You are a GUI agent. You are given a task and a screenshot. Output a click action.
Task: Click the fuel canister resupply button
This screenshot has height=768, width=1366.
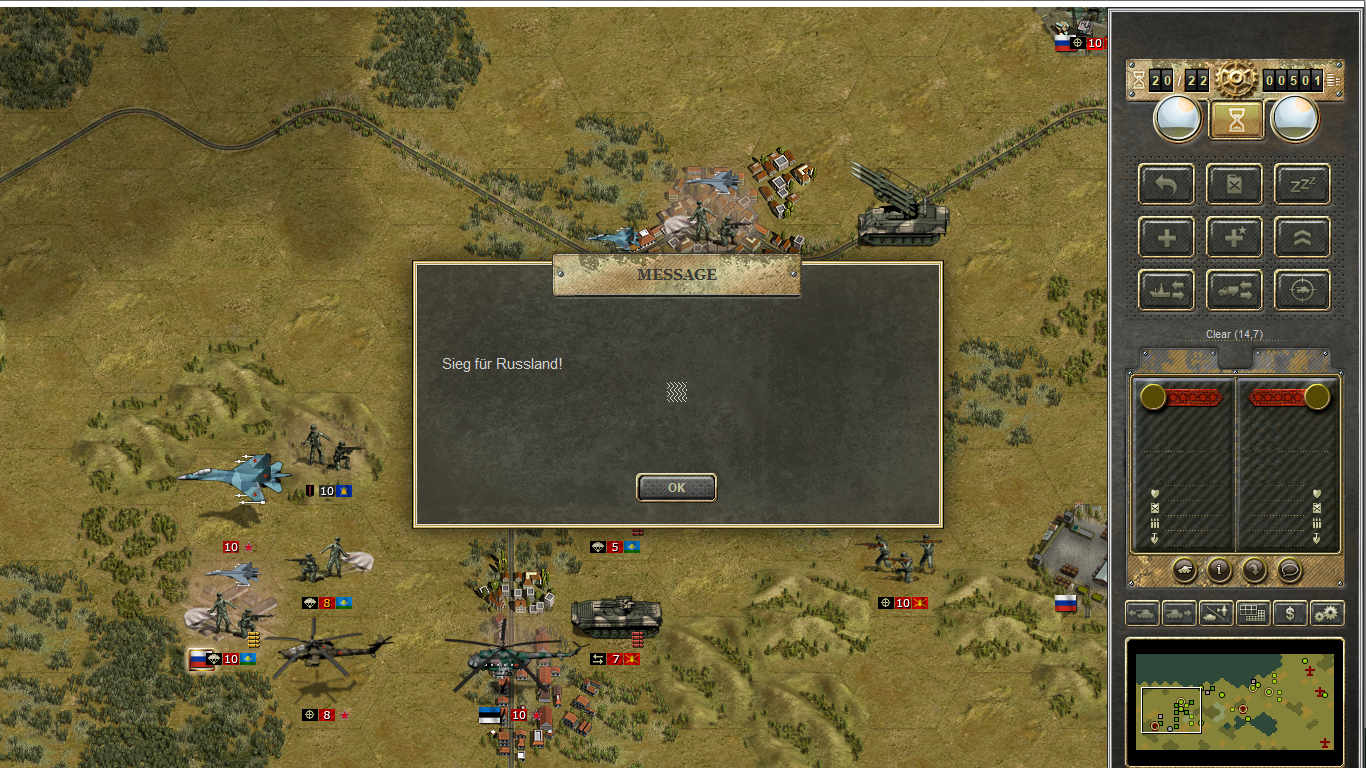[1234, 184]
